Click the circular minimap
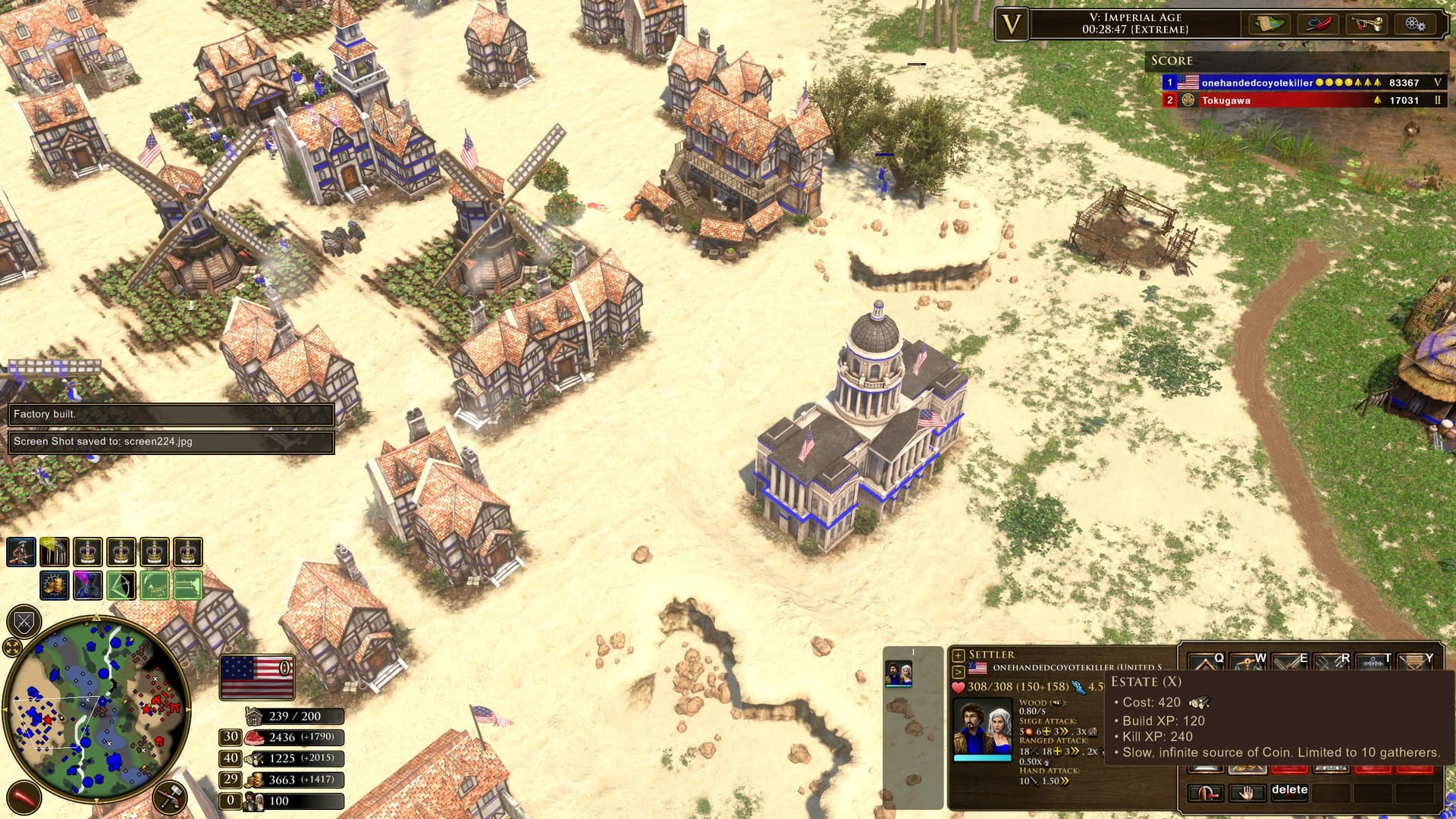 96,708
